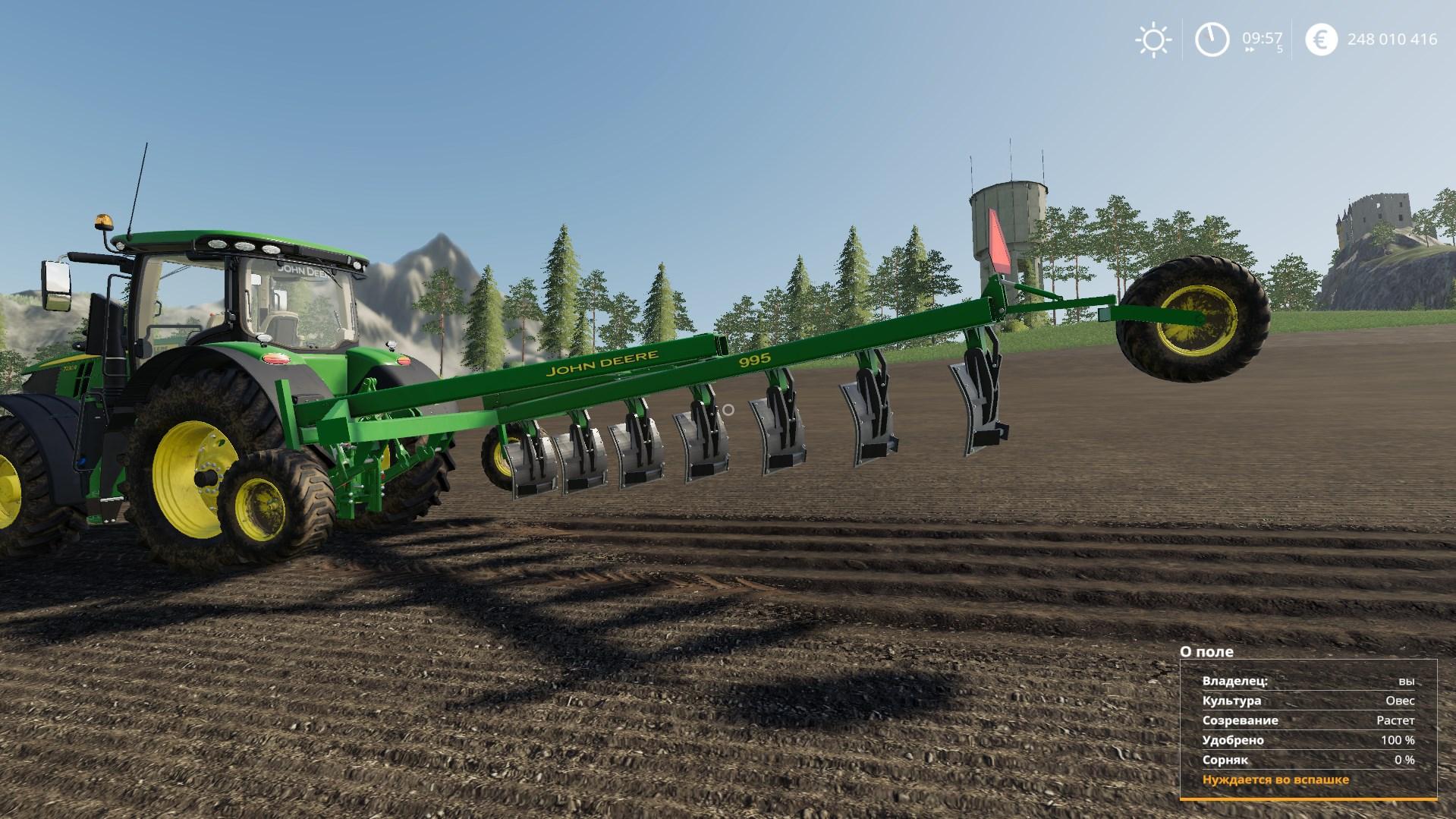Click the fast-forward arrows under the clock
This screenshot has height=819, width=1456.
(x=1249, y=49)
